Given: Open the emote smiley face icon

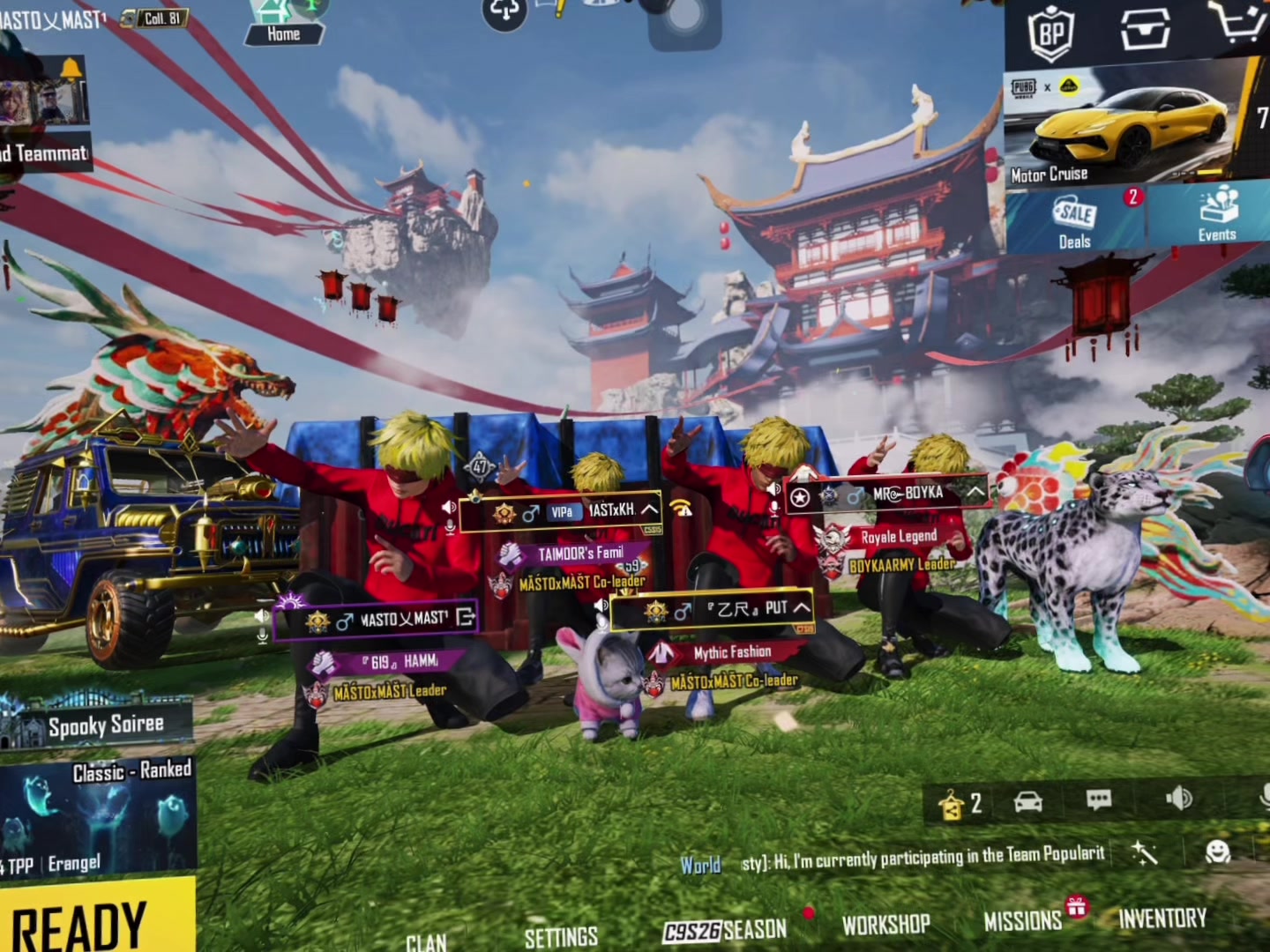Looking at the screenshot, I should tap(1217, 852).
